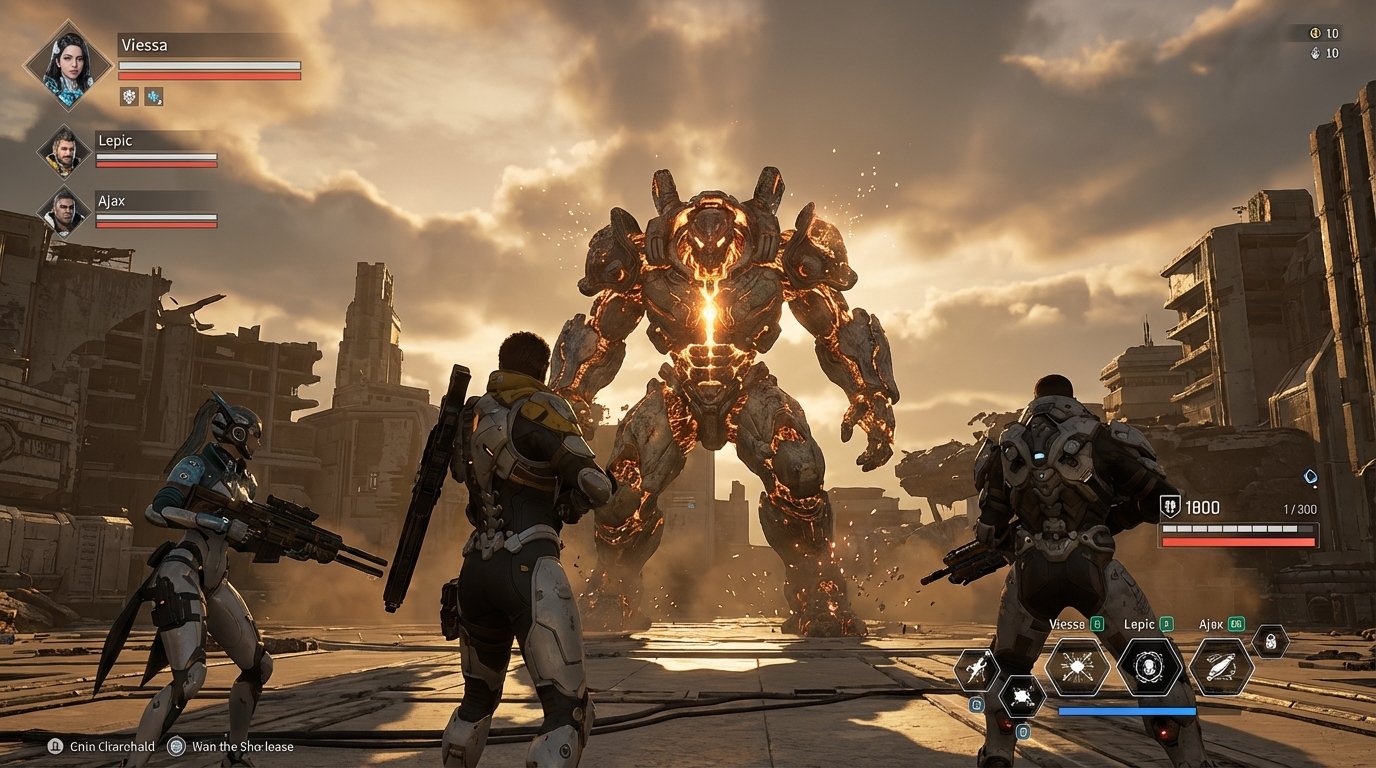Select Viessa's starburst ability hexagon
Screen dimensions: 1376x768
coord(1077,666)
